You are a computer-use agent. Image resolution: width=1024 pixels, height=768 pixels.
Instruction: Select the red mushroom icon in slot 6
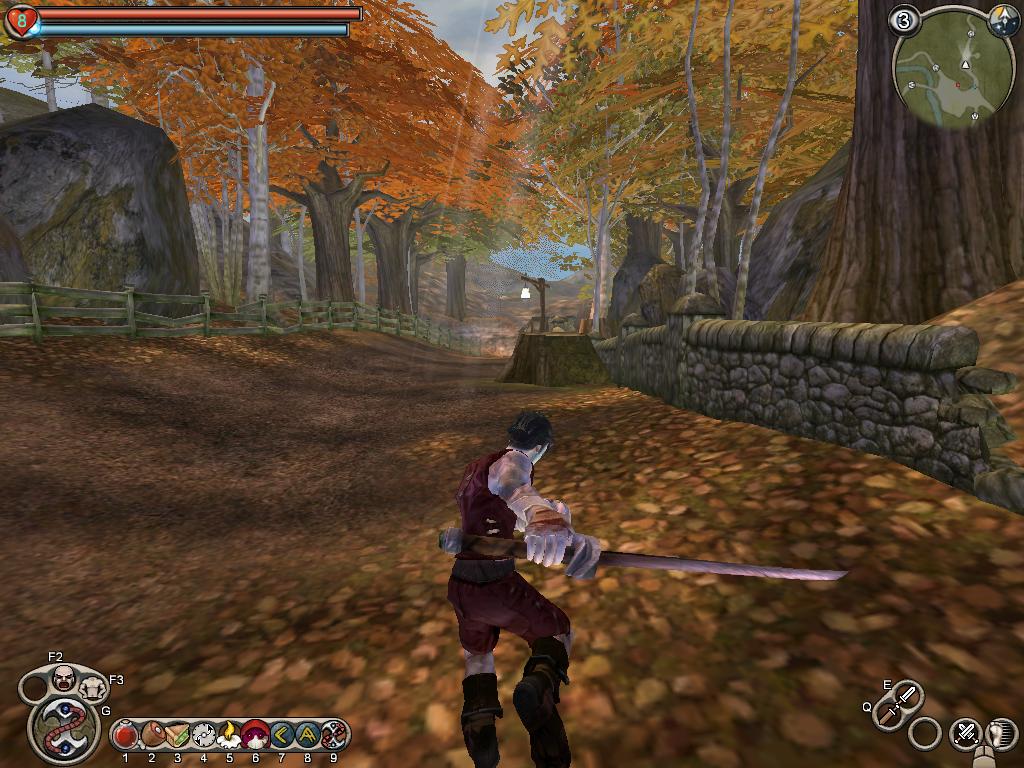point(256,736)
